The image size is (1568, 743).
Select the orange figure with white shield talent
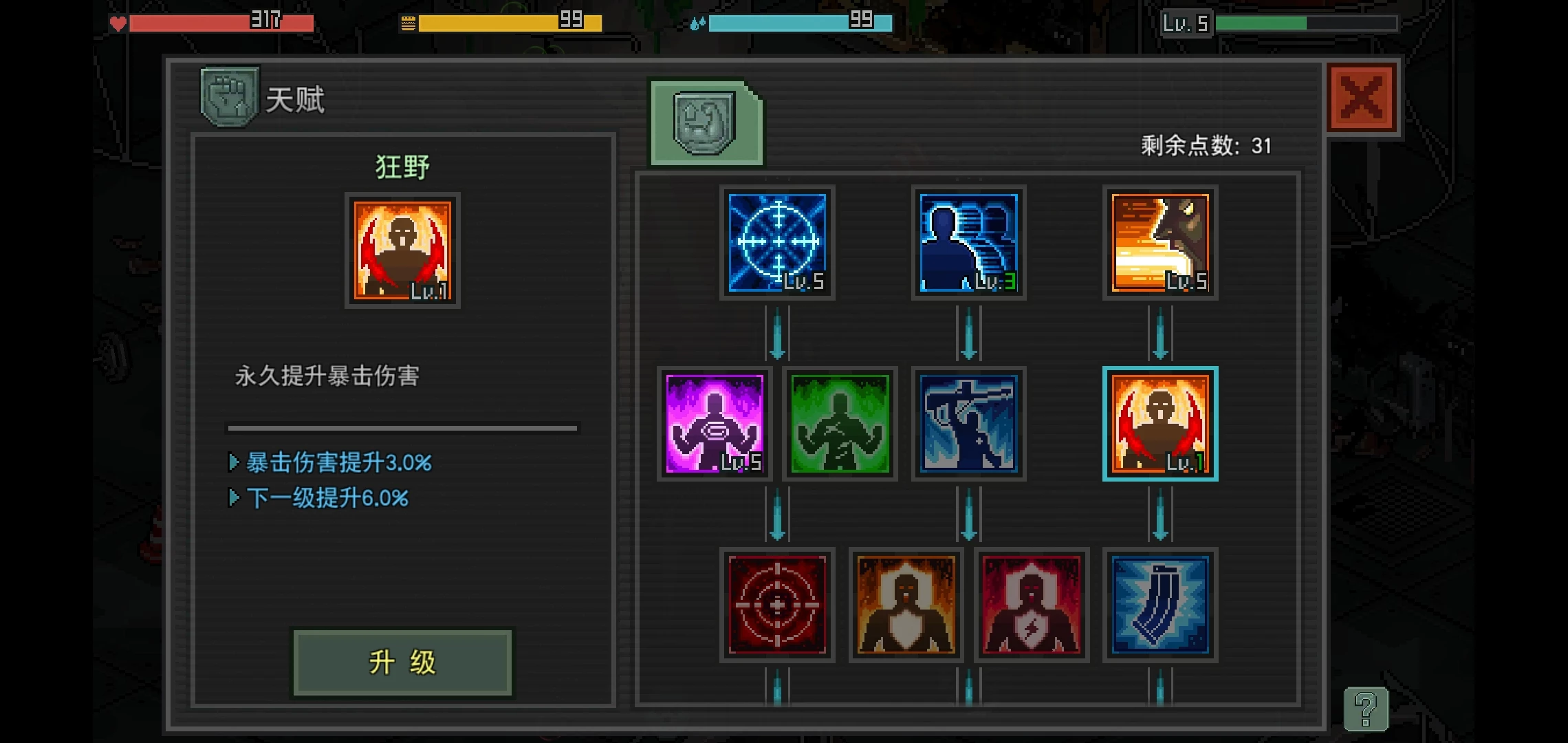pyautogui.click(x=906, y=605)
